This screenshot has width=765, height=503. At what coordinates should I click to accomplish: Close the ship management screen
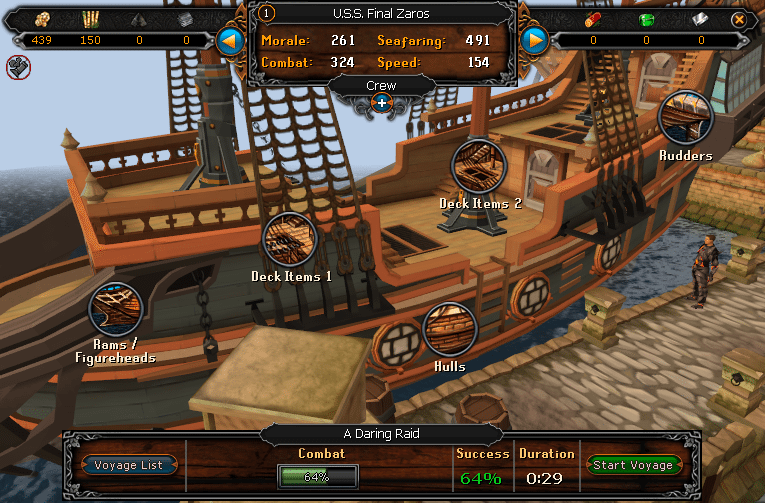tap(739, 19)
